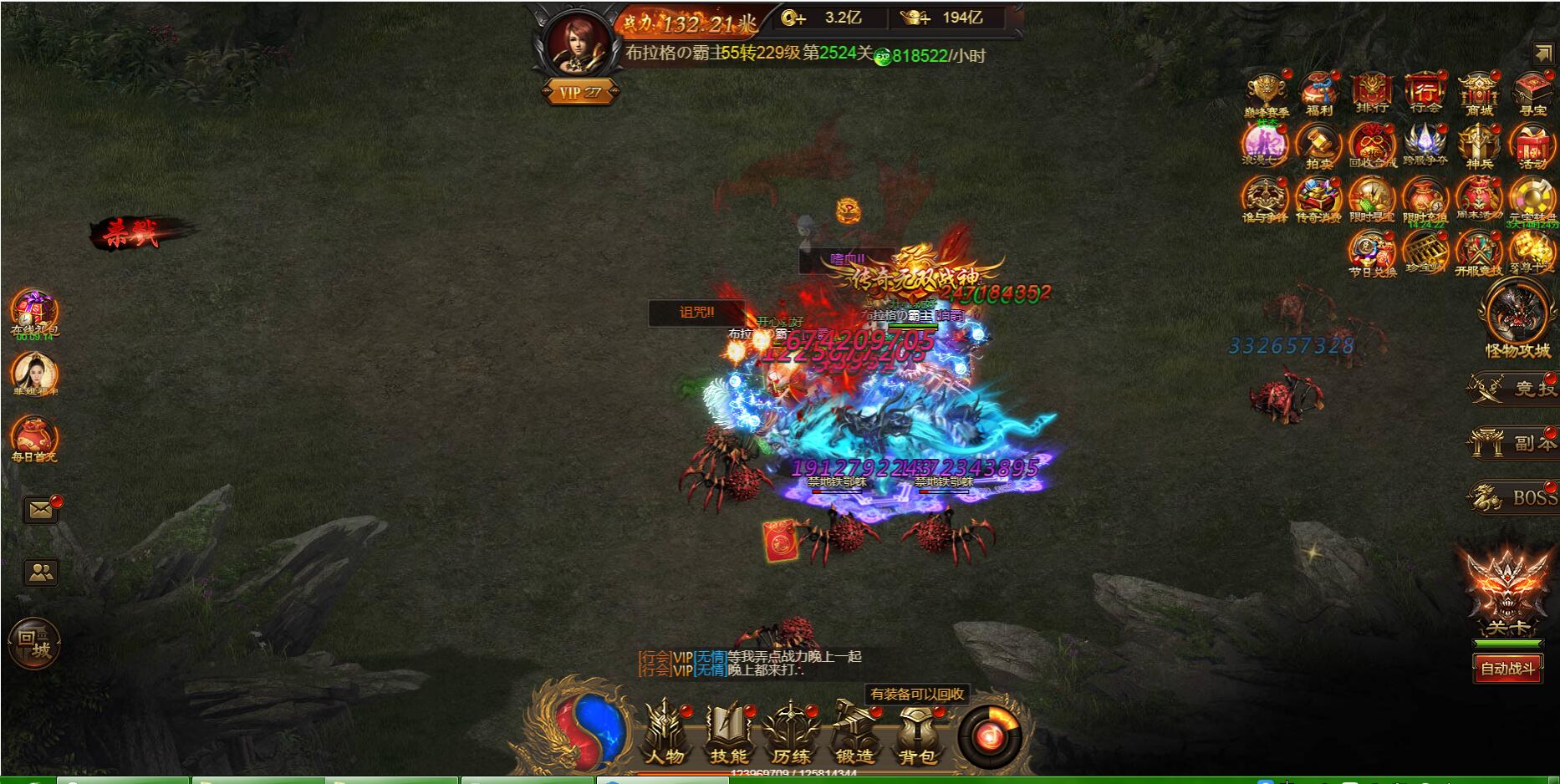Viewport: 1560px width, 784px height.
Task: Open the mail envelope icon
Action: [40, 510]
